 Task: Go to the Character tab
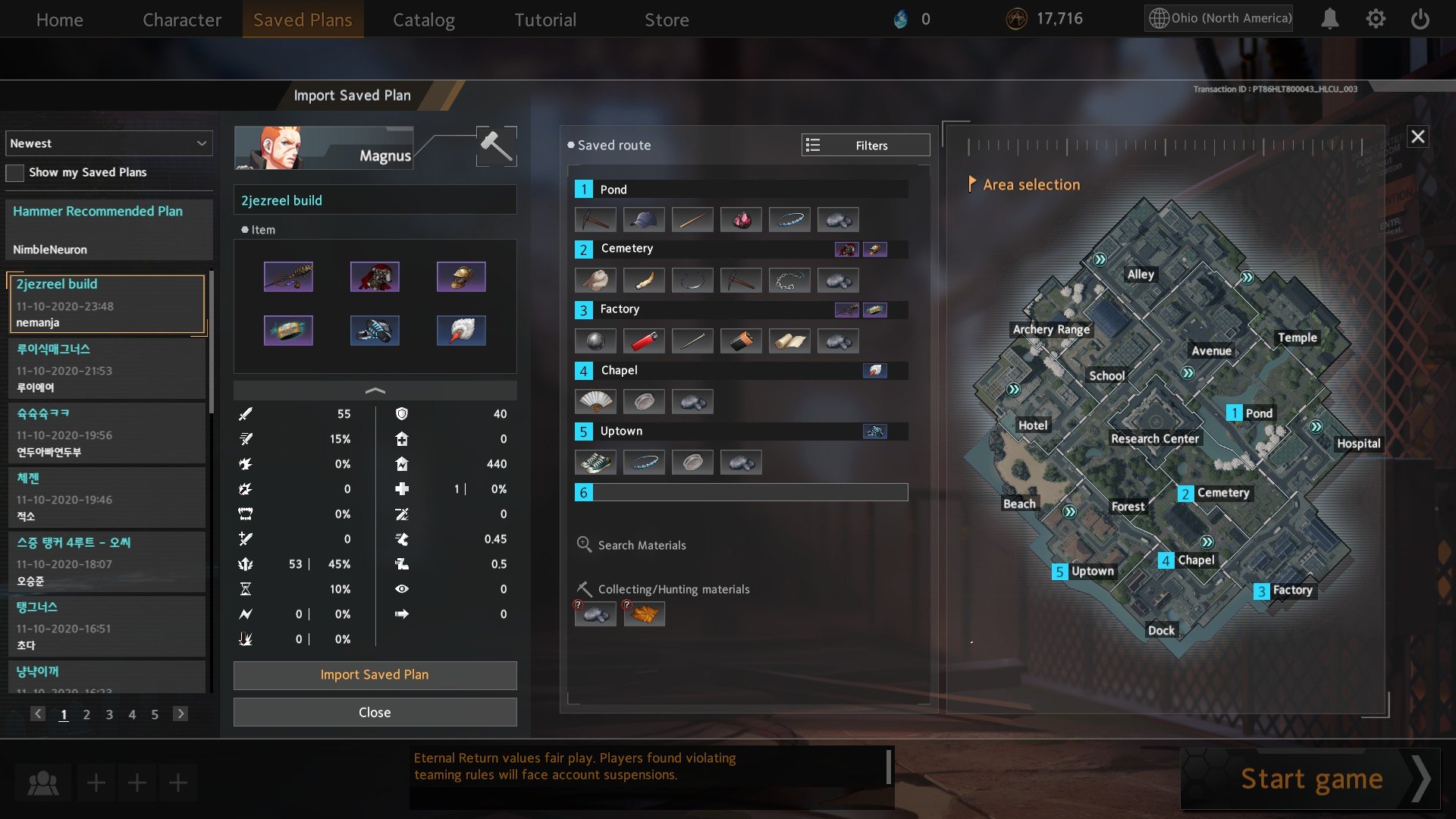tap(182, 20)
